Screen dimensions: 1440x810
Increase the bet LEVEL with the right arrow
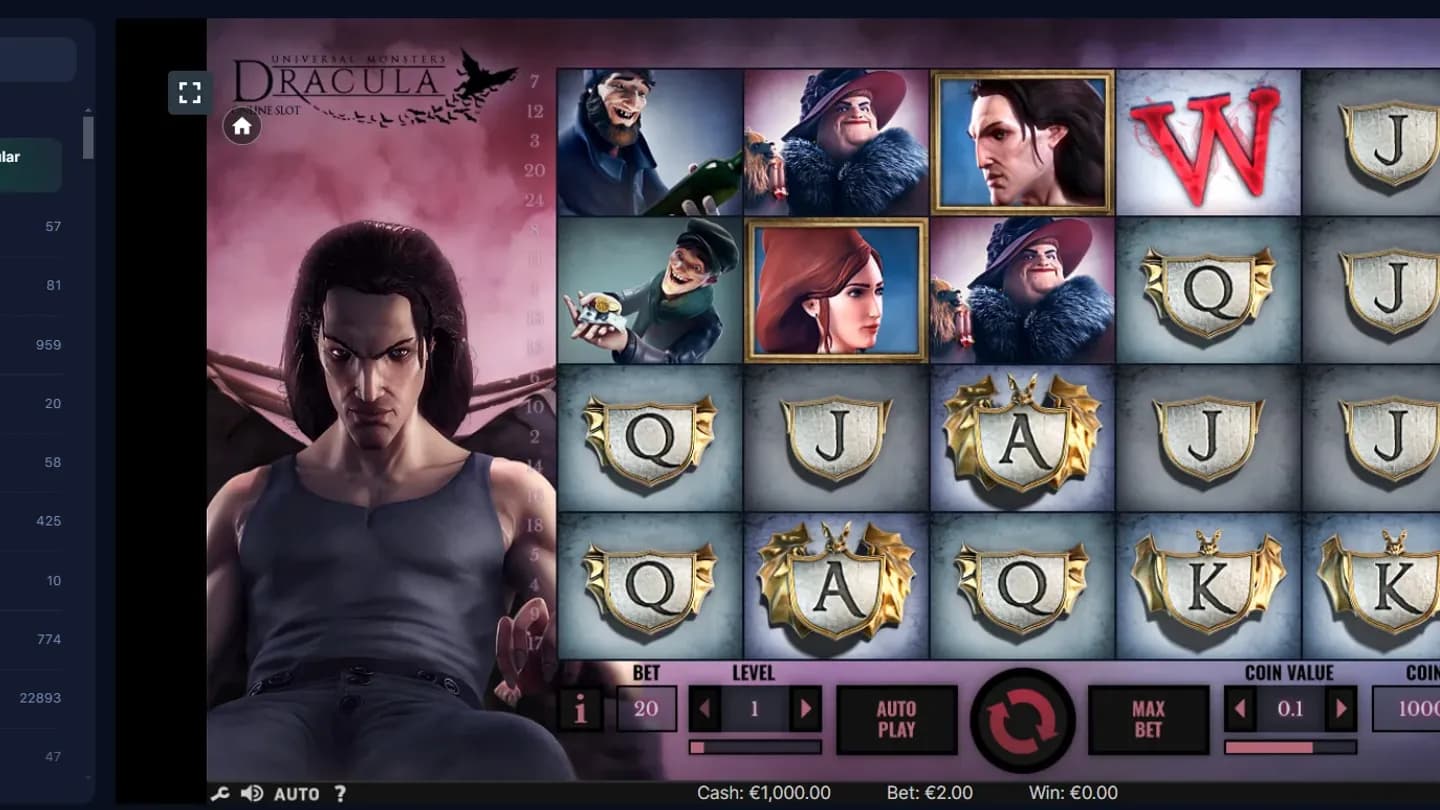807,708
